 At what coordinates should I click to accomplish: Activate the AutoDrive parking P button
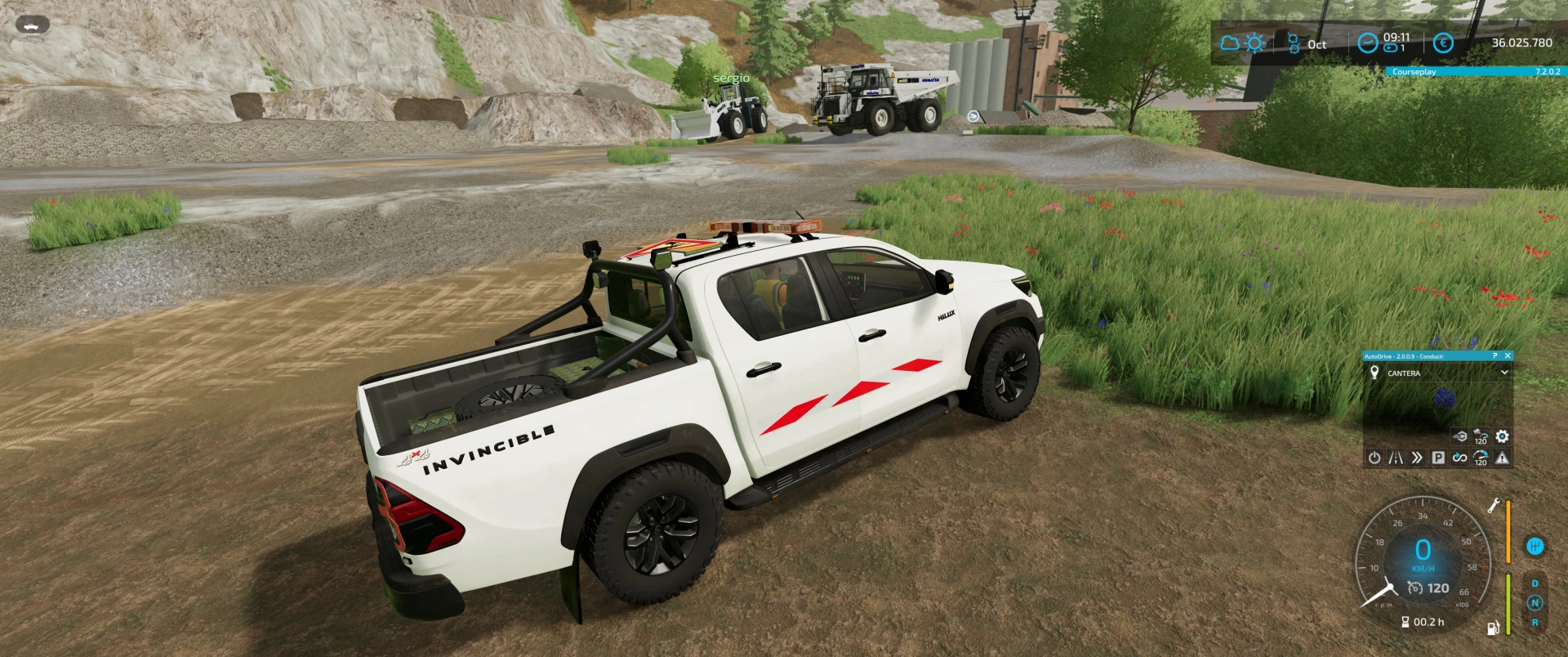pos(1438,458)
